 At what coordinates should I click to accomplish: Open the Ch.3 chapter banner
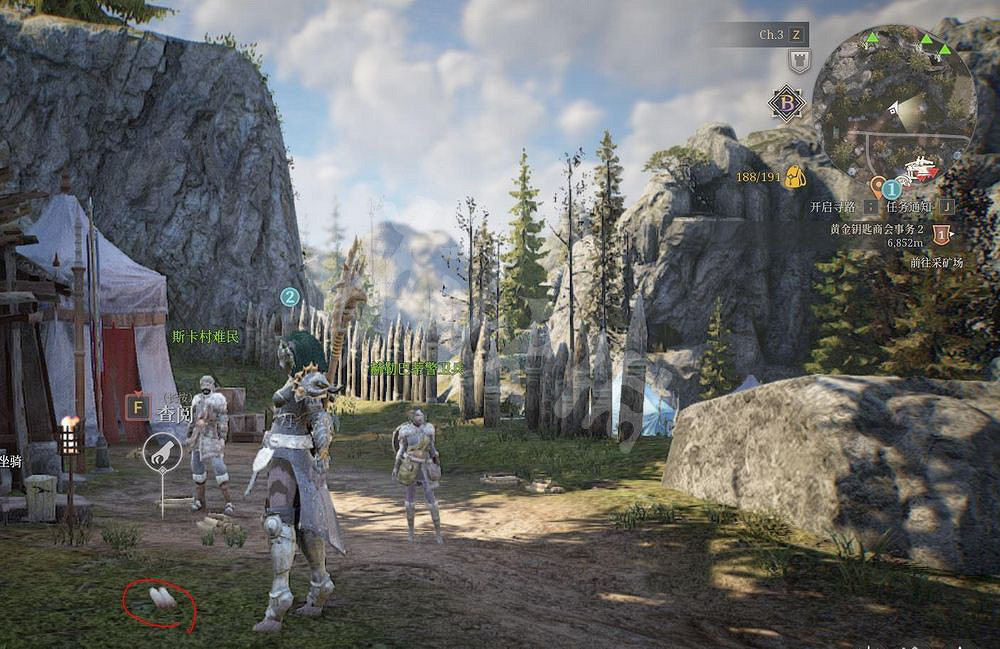click(x=770, y=35)
